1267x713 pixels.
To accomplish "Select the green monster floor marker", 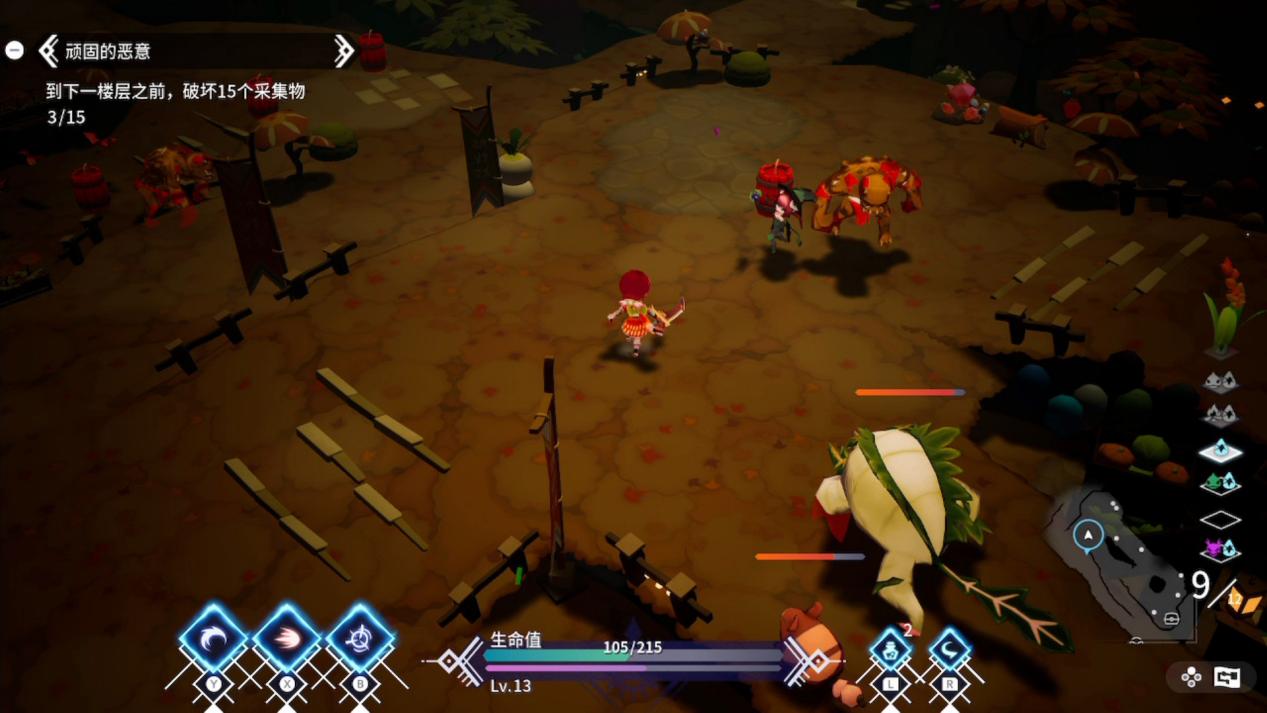I will [1220, 484].
